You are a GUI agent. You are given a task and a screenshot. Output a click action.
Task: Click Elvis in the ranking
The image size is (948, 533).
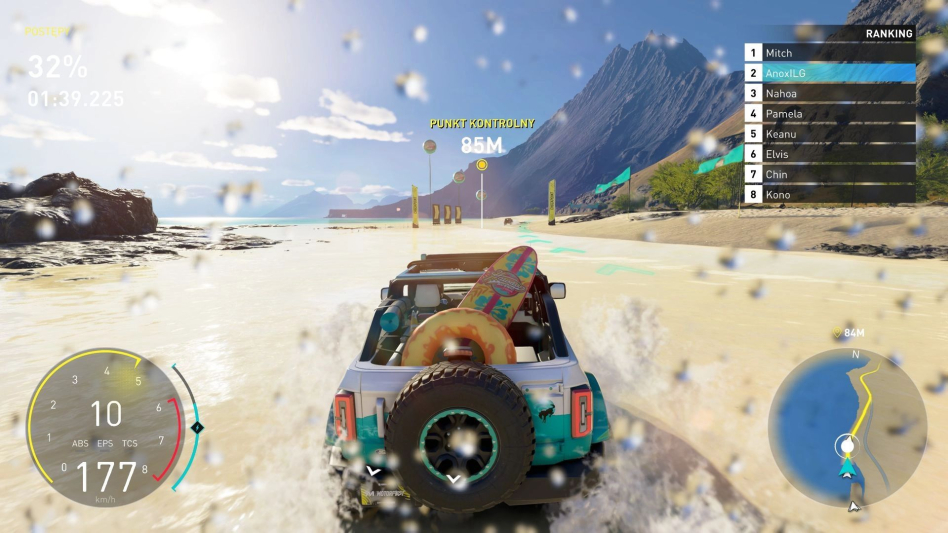point(829,154)
